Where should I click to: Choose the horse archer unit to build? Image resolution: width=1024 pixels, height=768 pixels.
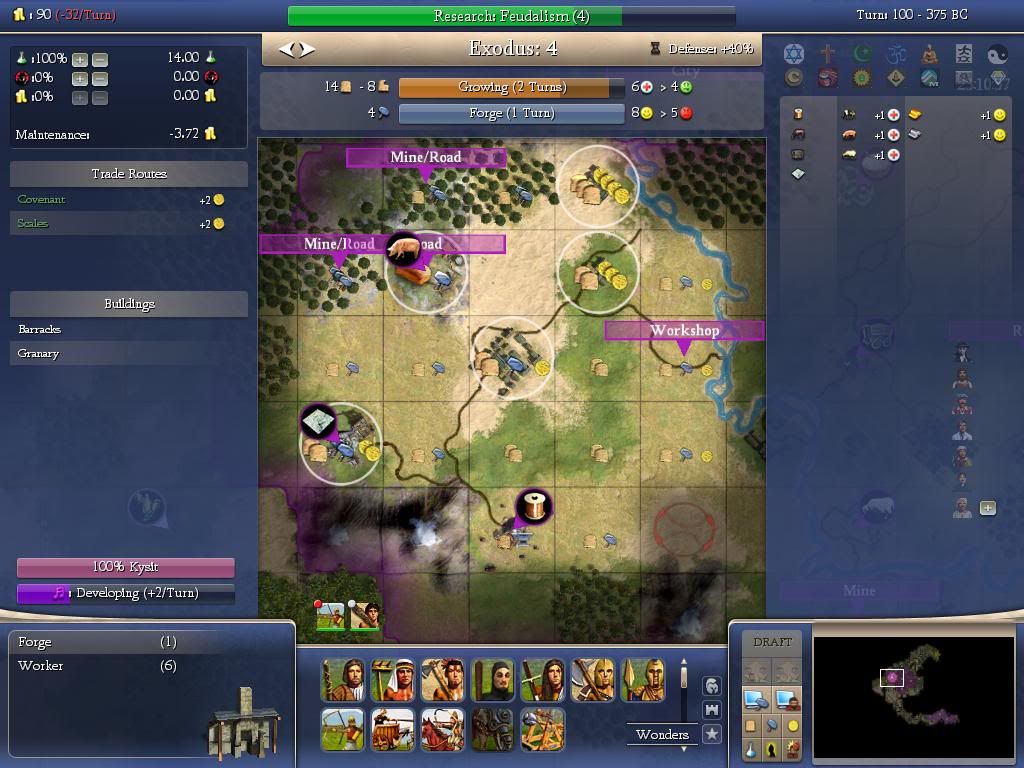[442, 730]
